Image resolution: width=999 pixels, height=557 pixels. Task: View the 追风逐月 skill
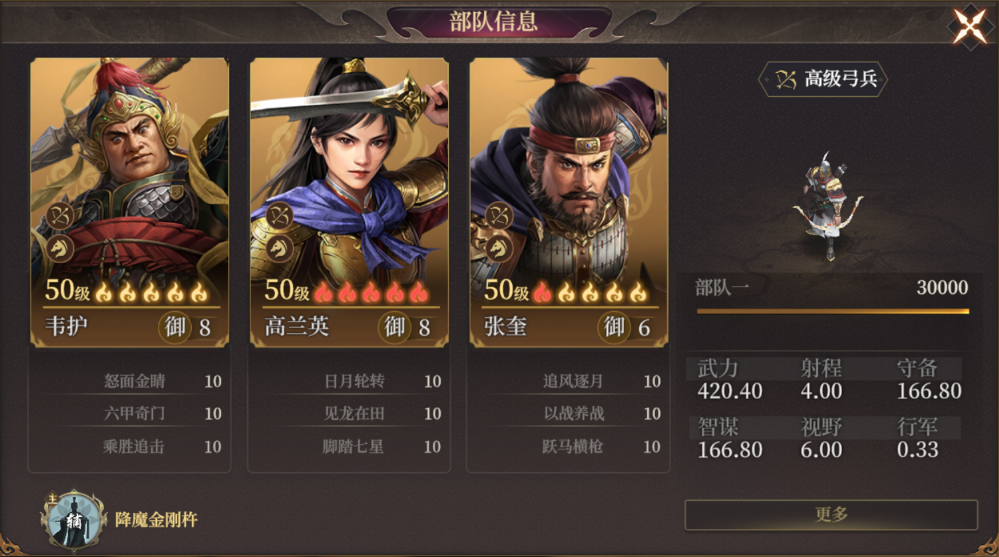tap(575, 381)
